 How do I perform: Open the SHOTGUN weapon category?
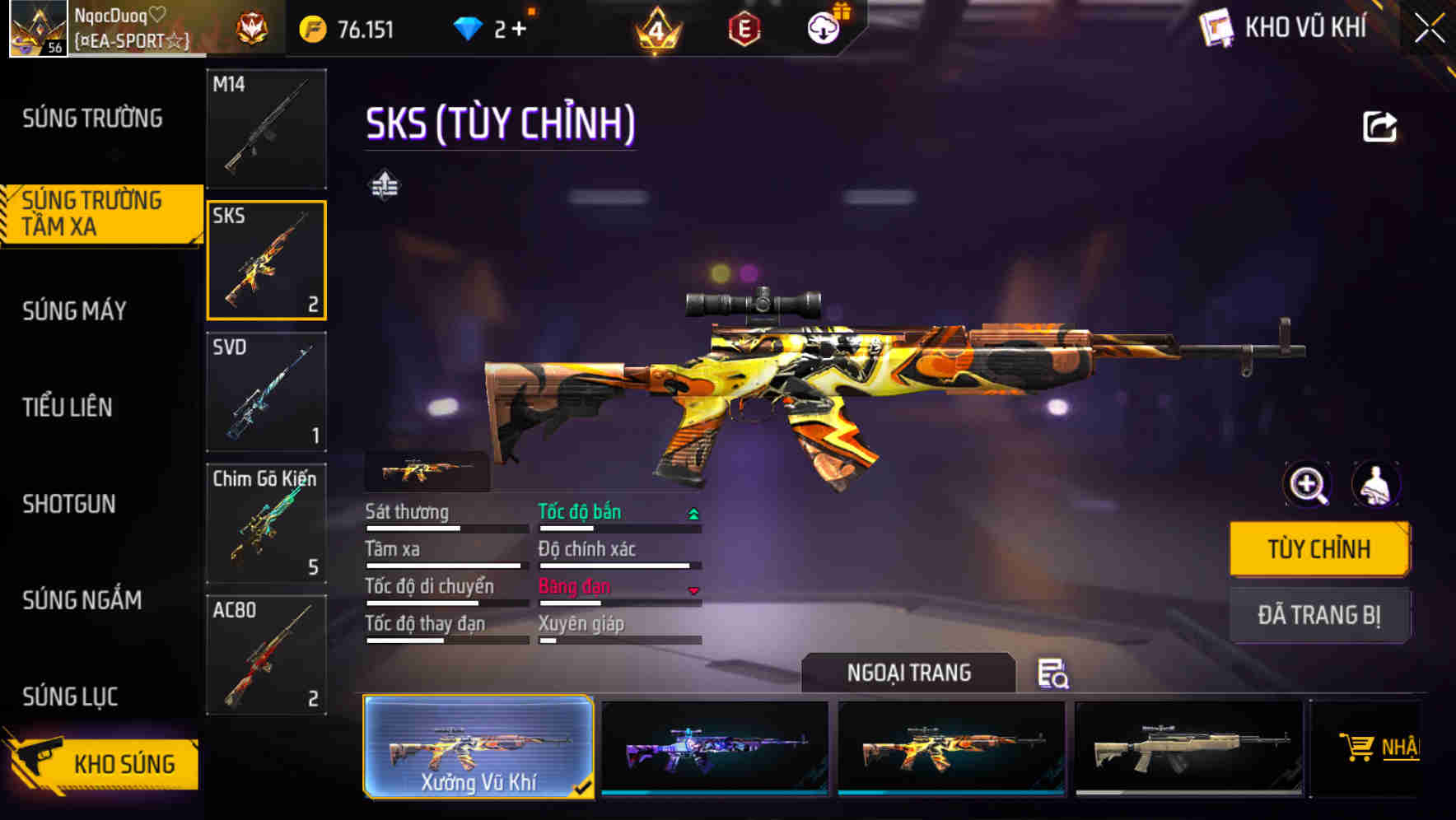coord(69,504)
